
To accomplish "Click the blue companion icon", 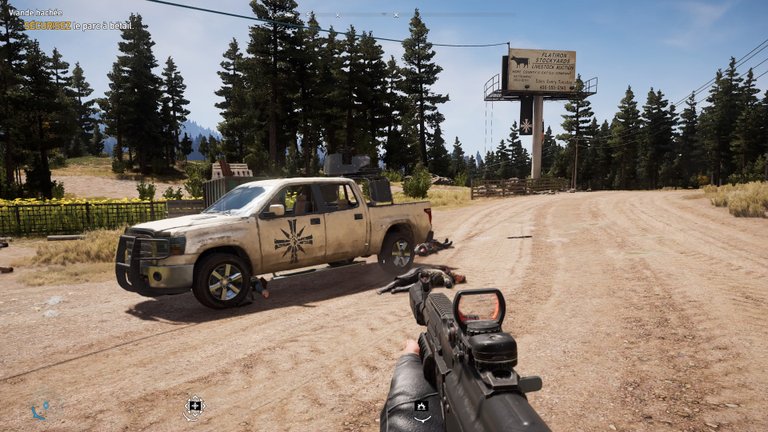I will (40, 409).
